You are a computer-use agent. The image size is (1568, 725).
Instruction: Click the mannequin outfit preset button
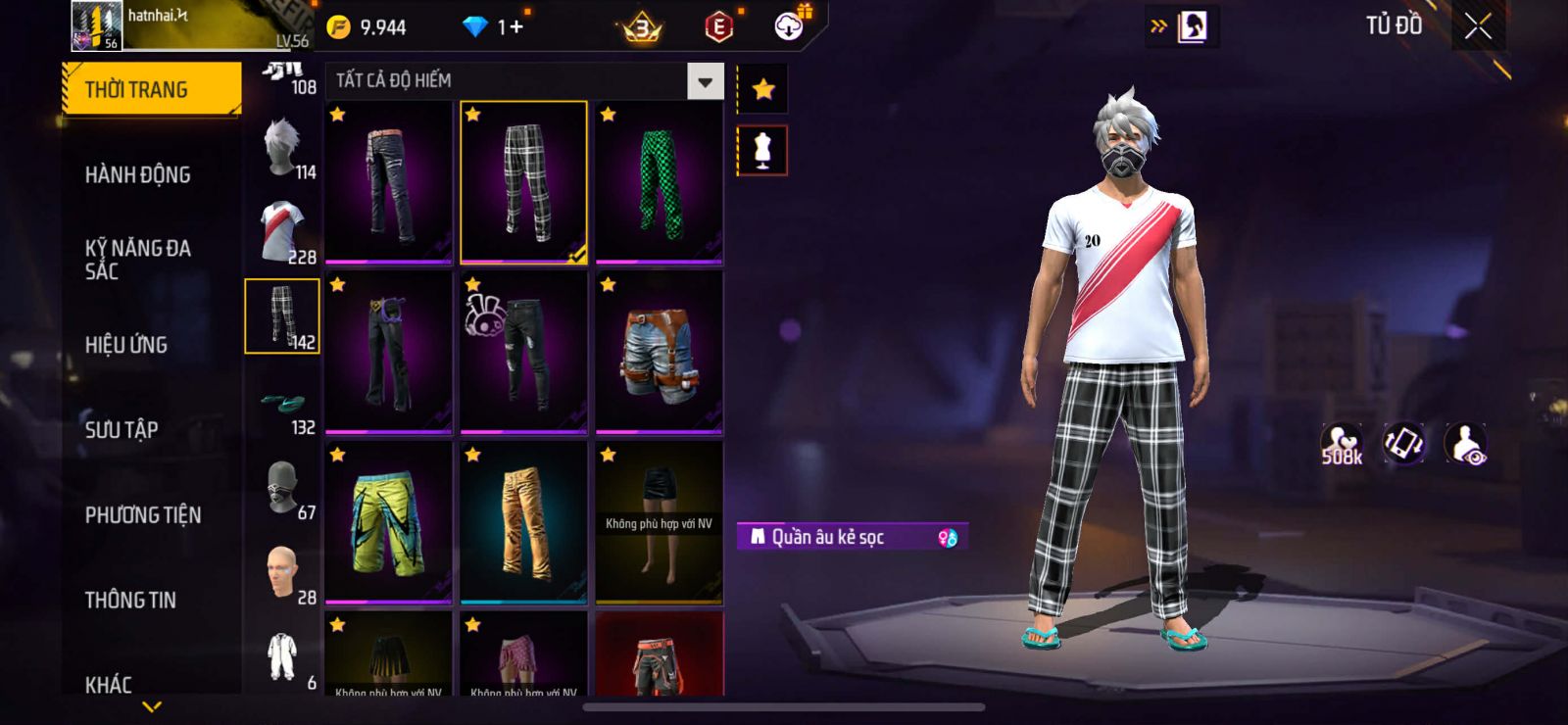point(762,151)
